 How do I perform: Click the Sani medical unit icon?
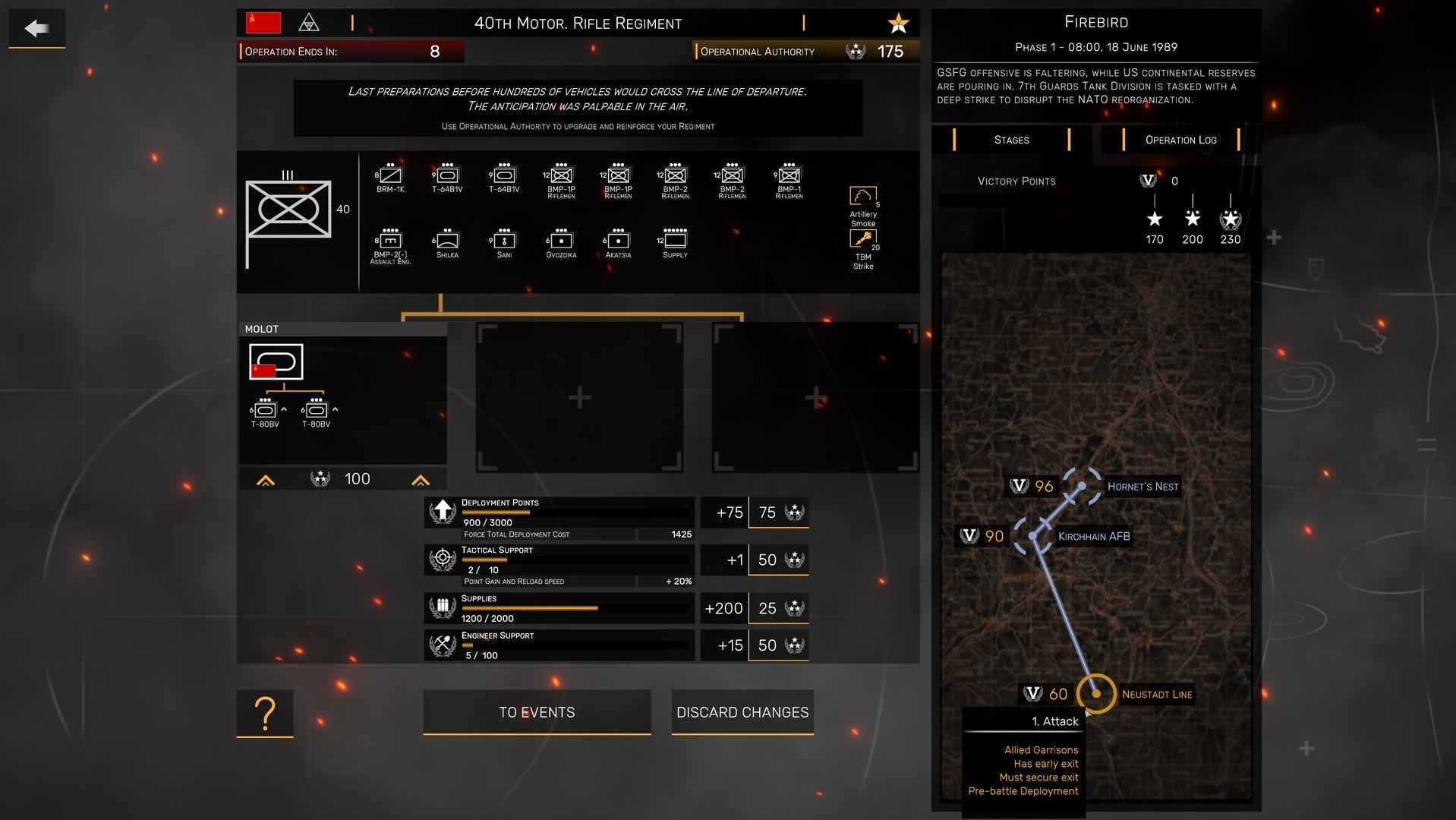click(503, 239)
